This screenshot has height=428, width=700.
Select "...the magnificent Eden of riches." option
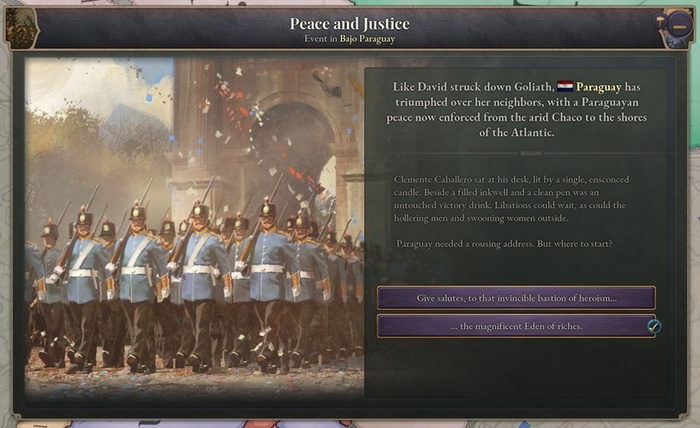pos(516,326)
